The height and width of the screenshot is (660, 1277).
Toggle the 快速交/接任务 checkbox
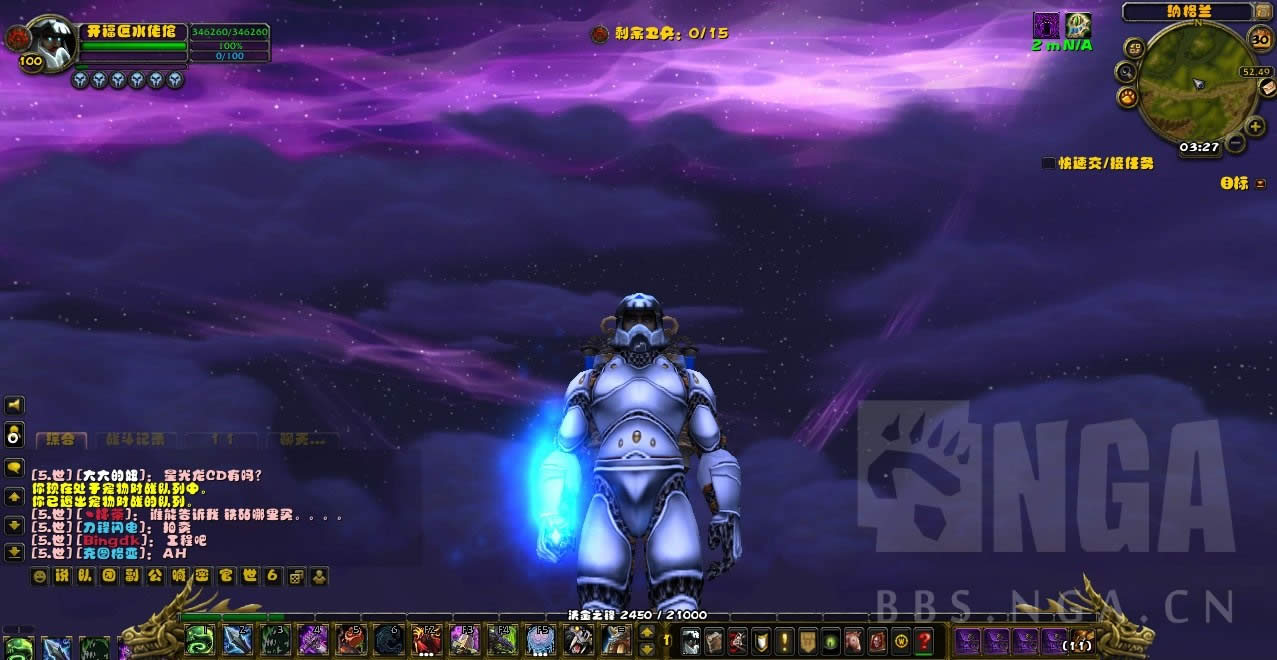pos(1048,163)
